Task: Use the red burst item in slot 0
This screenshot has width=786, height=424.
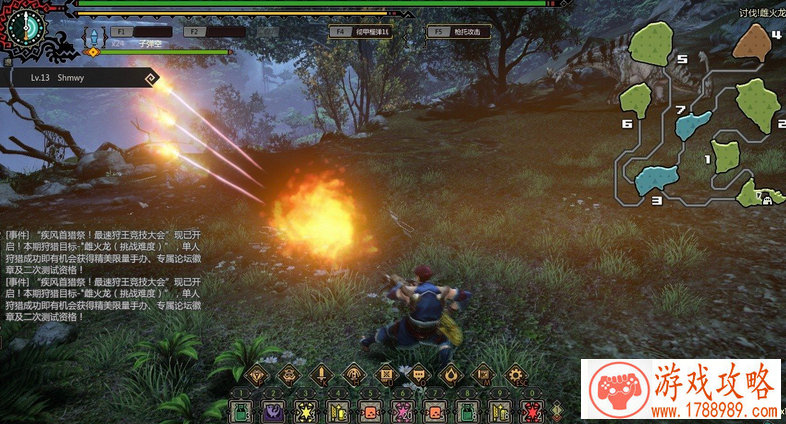Action: coord(531,411)
